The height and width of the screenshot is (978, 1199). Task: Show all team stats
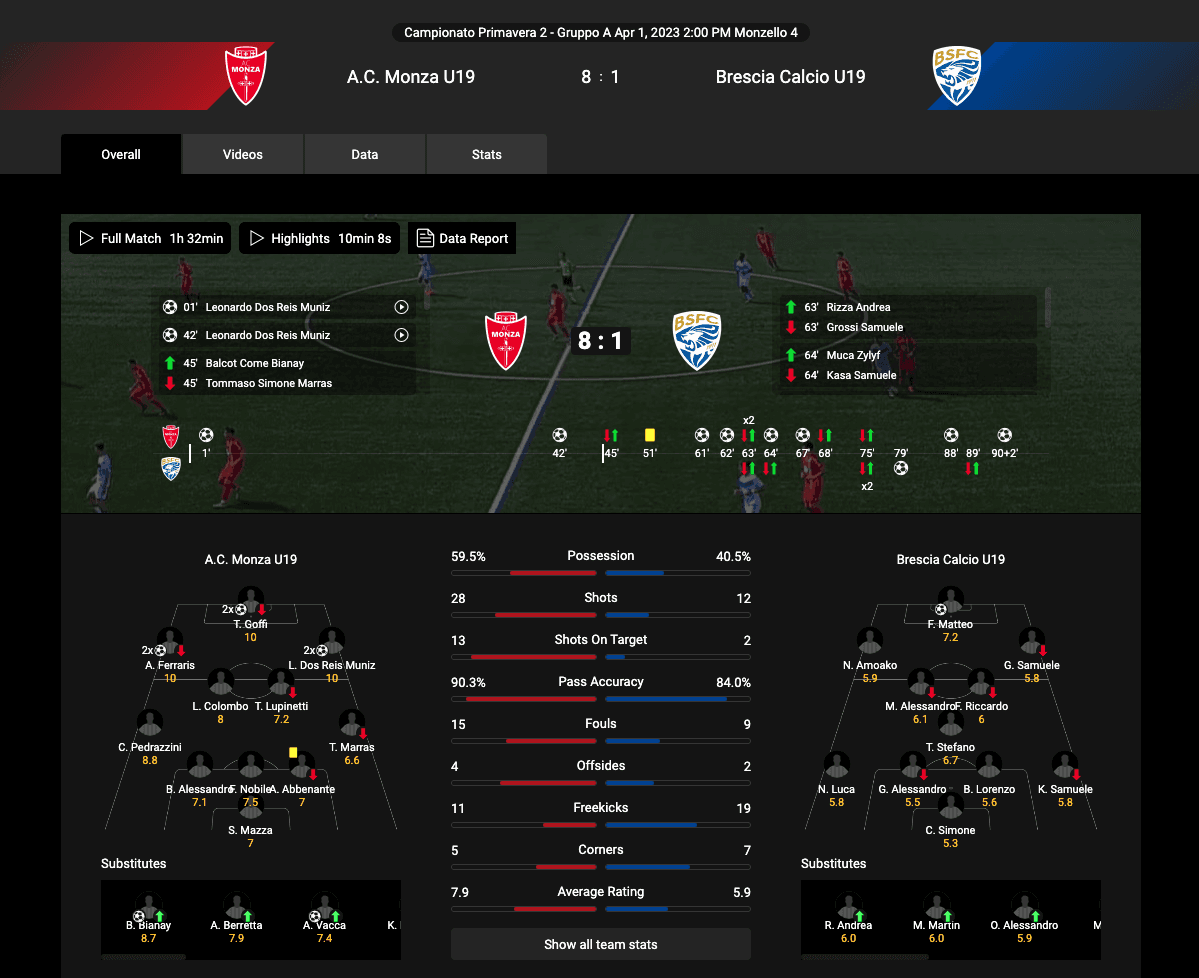pos(600,944)
